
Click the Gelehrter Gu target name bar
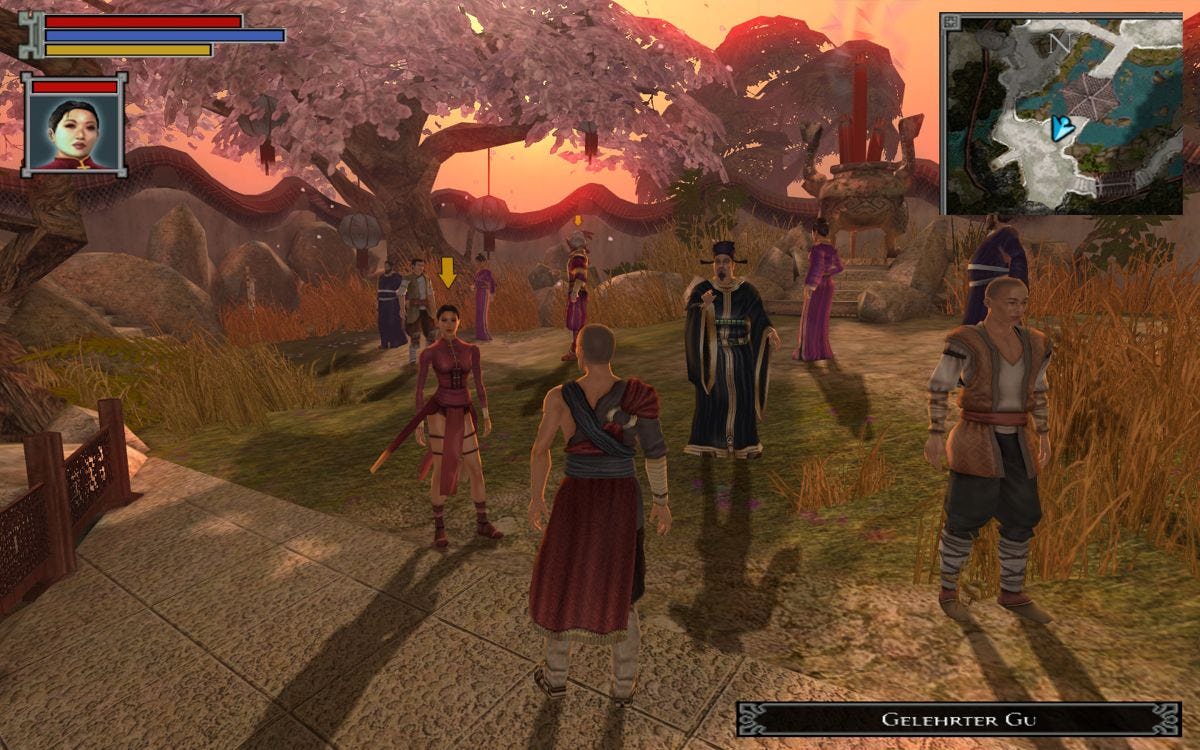958,719
